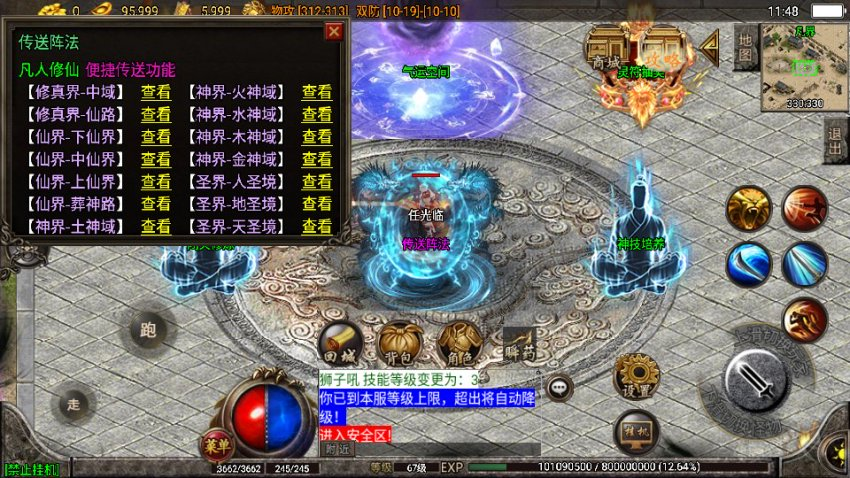Collapse the top icon row with the arrow
The width and height of the screenshot is (850, 478).
tap(710, 46)
